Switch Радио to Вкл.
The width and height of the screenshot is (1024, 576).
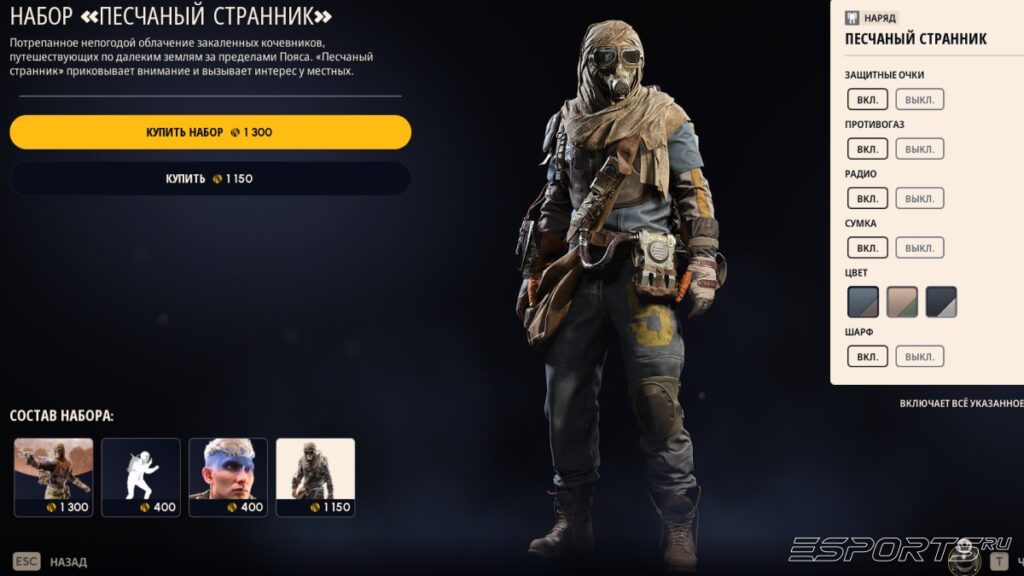pos(867,198)
